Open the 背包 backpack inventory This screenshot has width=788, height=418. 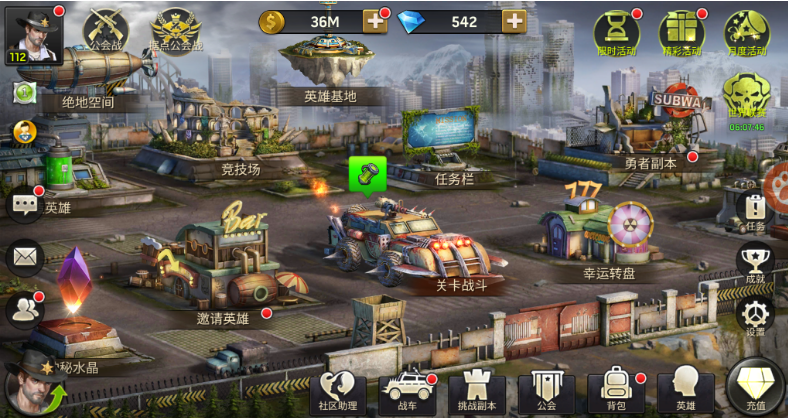(x=615, y=391)
